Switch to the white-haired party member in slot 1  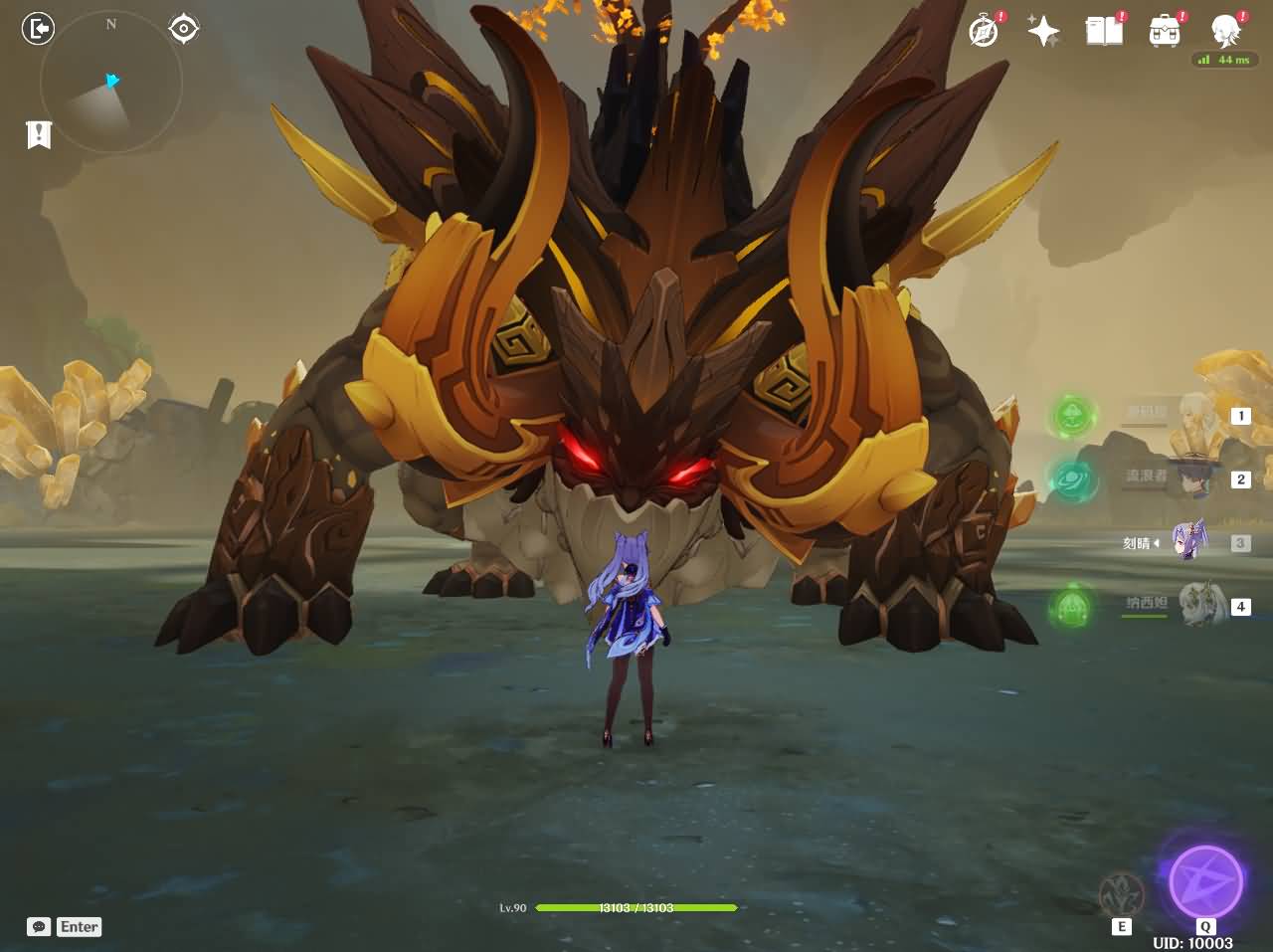pos(1196,416)
